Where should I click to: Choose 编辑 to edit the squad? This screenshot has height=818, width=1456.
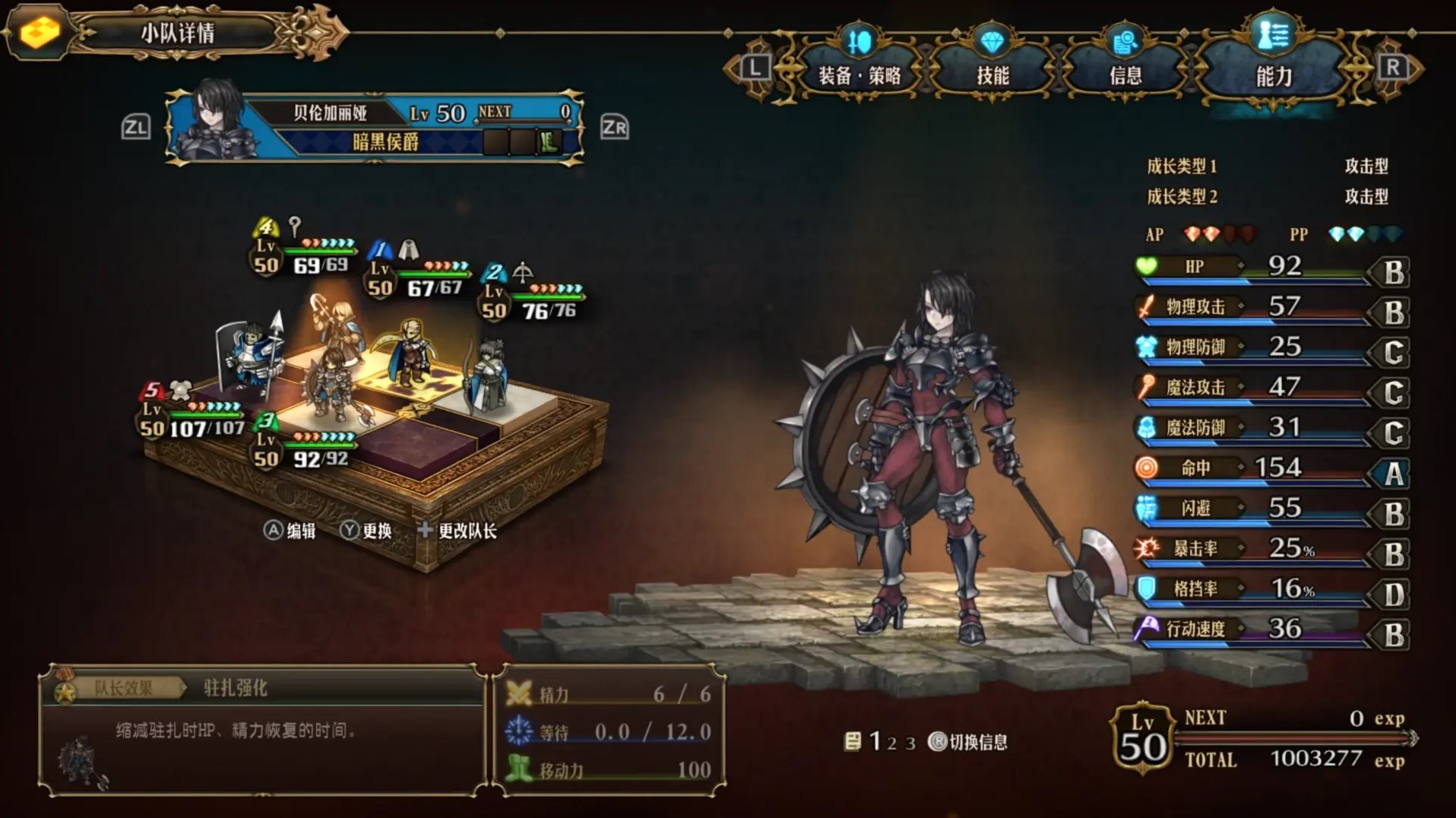[x=290, y=531]
